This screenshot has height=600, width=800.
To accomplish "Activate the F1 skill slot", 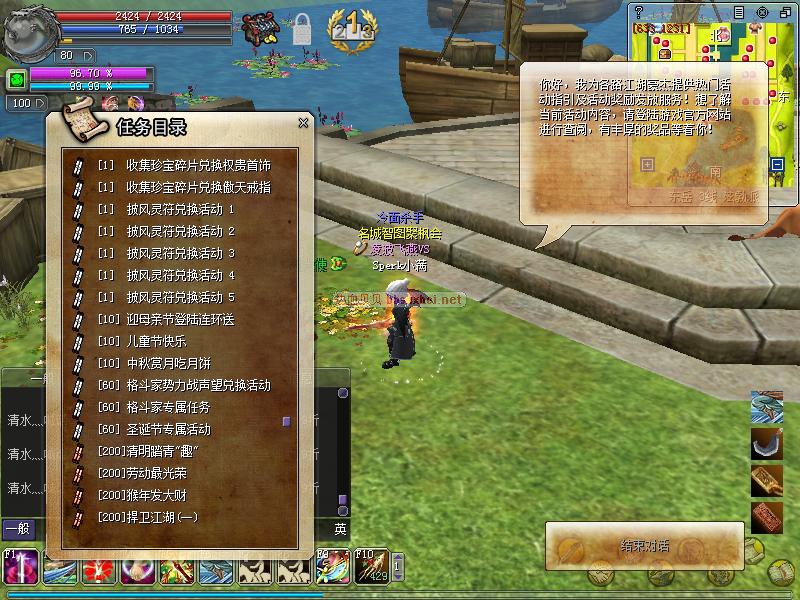I will coord(20,568).
